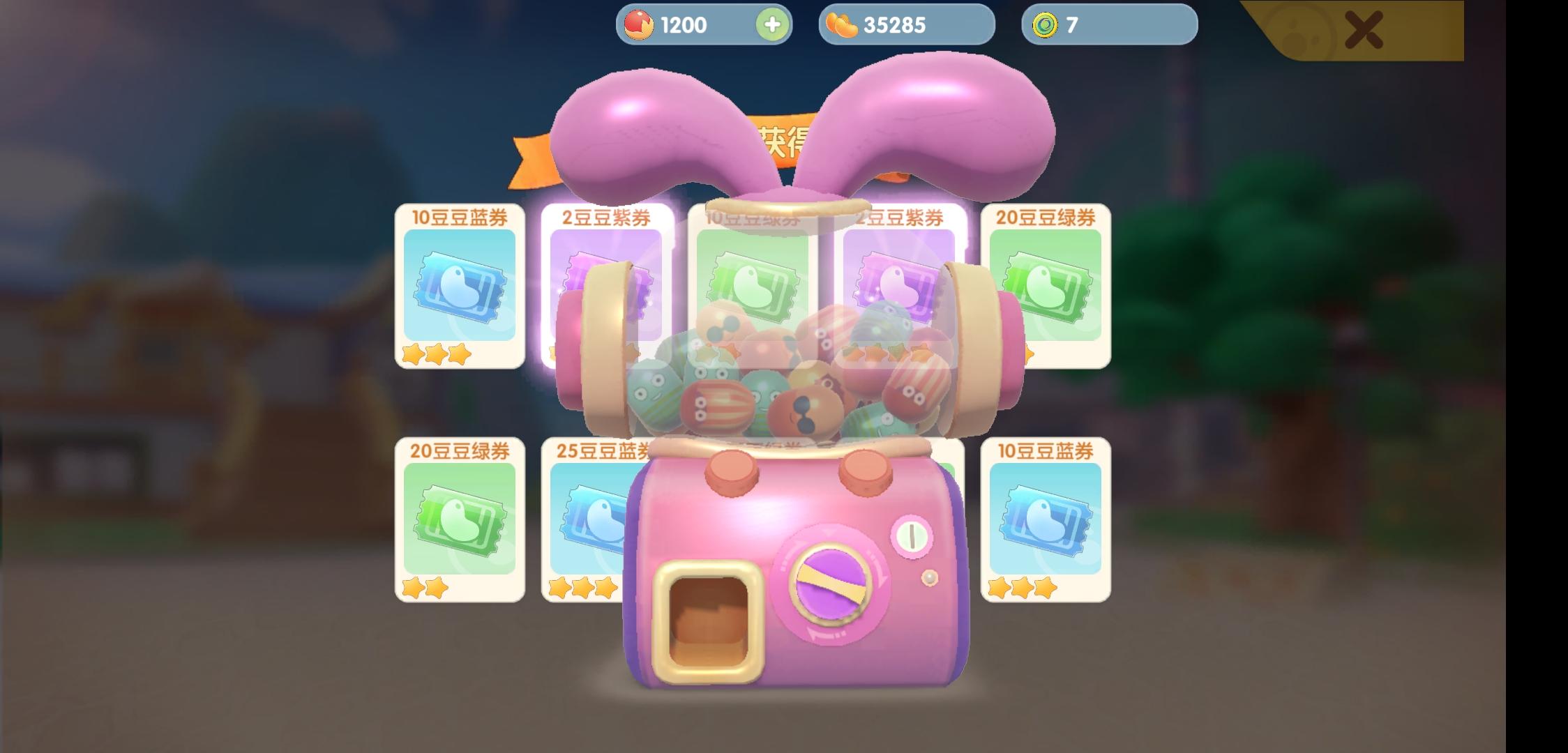Image resolution: width=1568 pixels, height=753 pixels.
Task: Tap the green coin token icon
Action: click(x=1040, y=25)
